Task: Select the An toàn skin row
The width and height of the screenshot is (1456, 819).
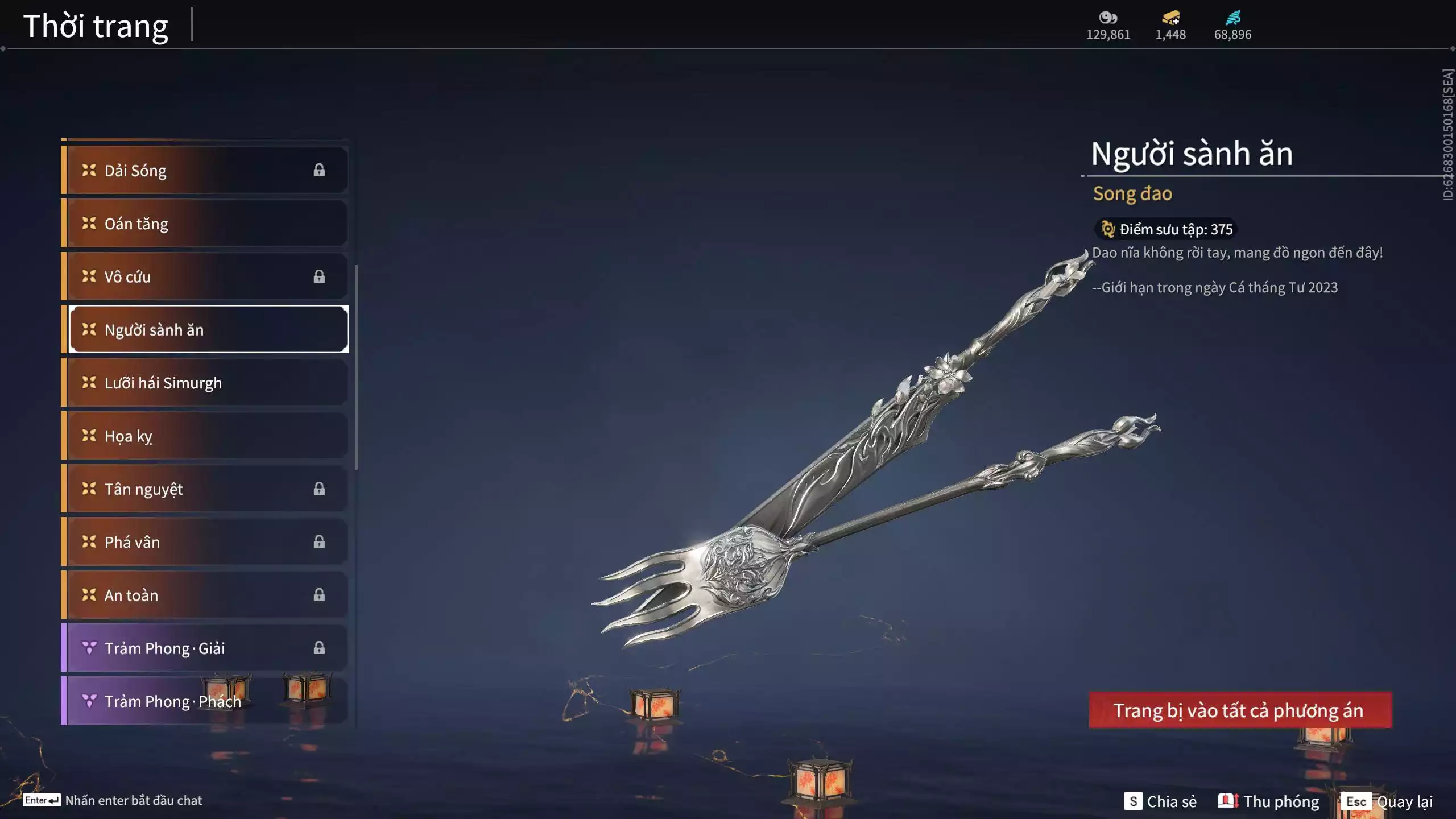Action: [205, 595]
